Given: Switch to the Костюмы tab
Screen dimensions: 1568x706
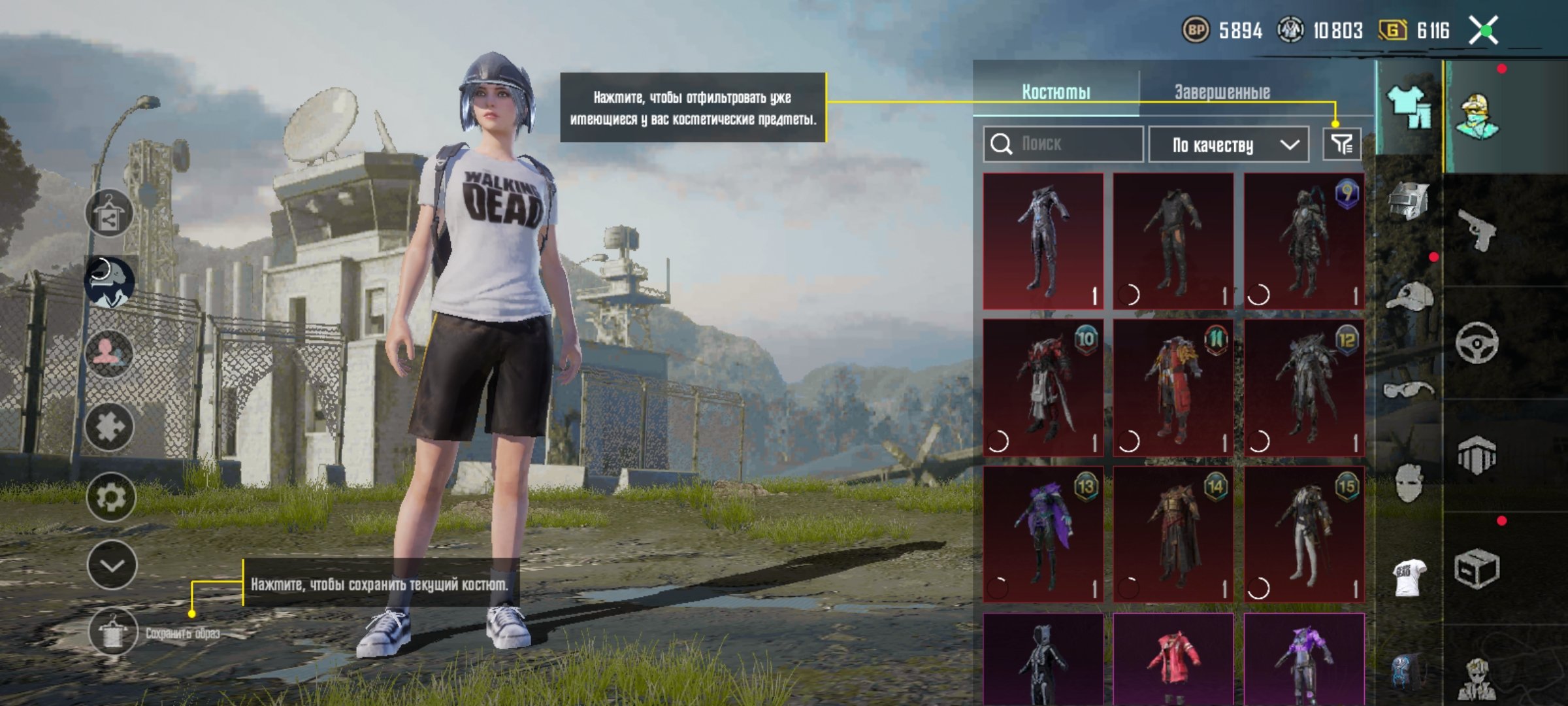Looking at the screenshot, I should (x=1056, y=92).
